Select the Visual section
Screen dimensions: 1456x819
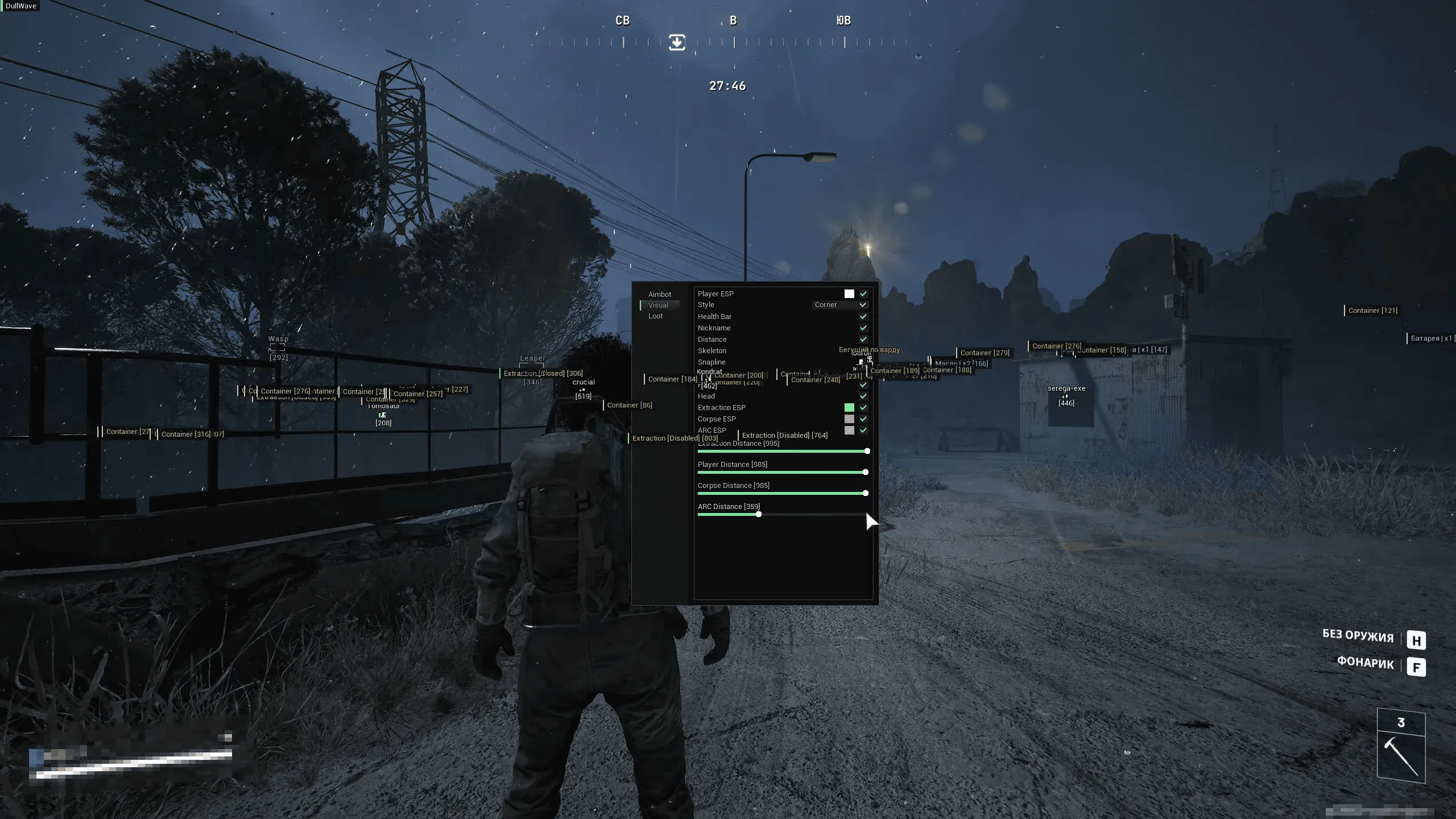tap(658, 305)
